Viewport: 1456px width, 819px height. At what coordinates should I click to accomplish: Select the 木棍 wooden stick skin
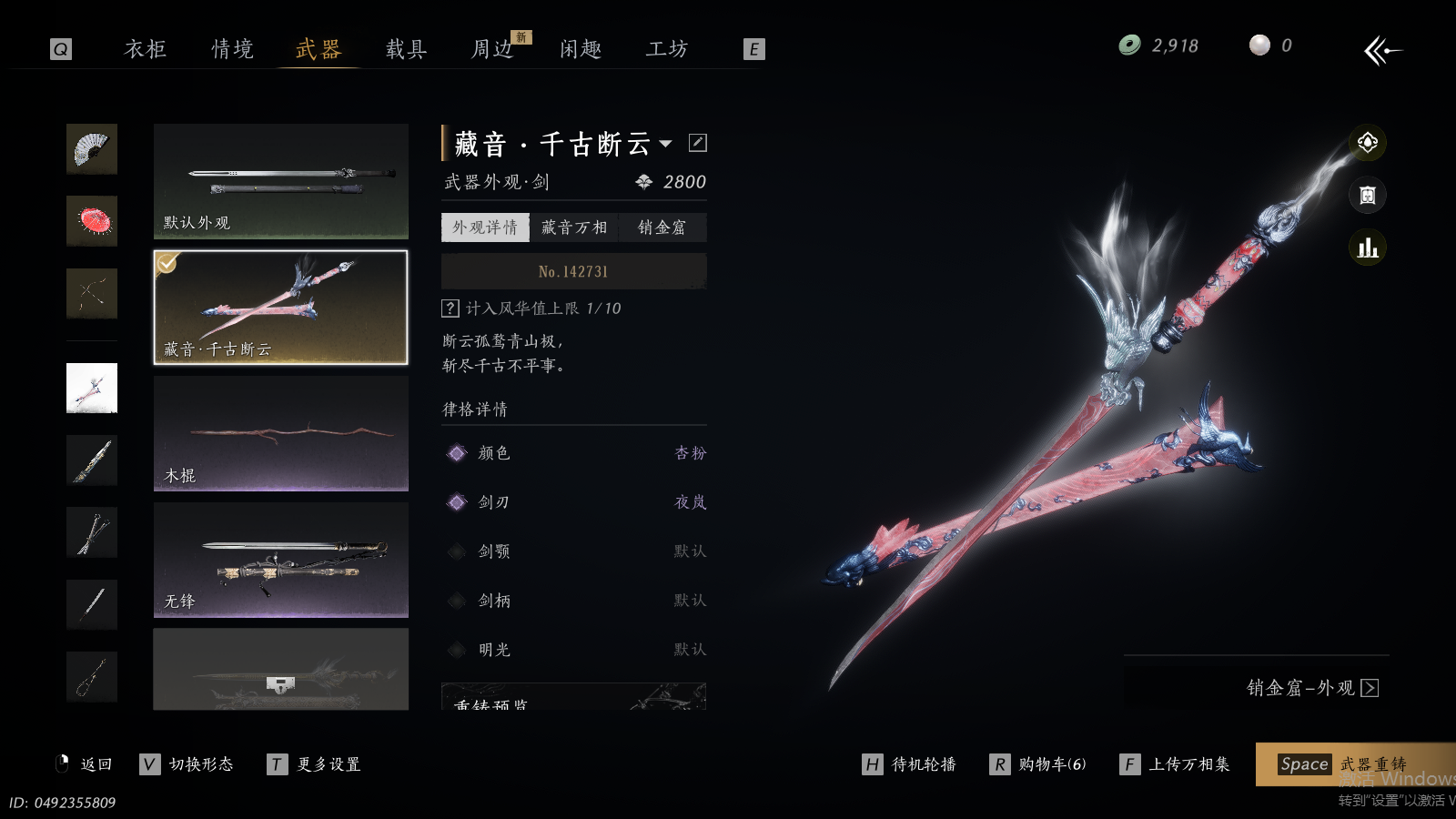[280, 433]
